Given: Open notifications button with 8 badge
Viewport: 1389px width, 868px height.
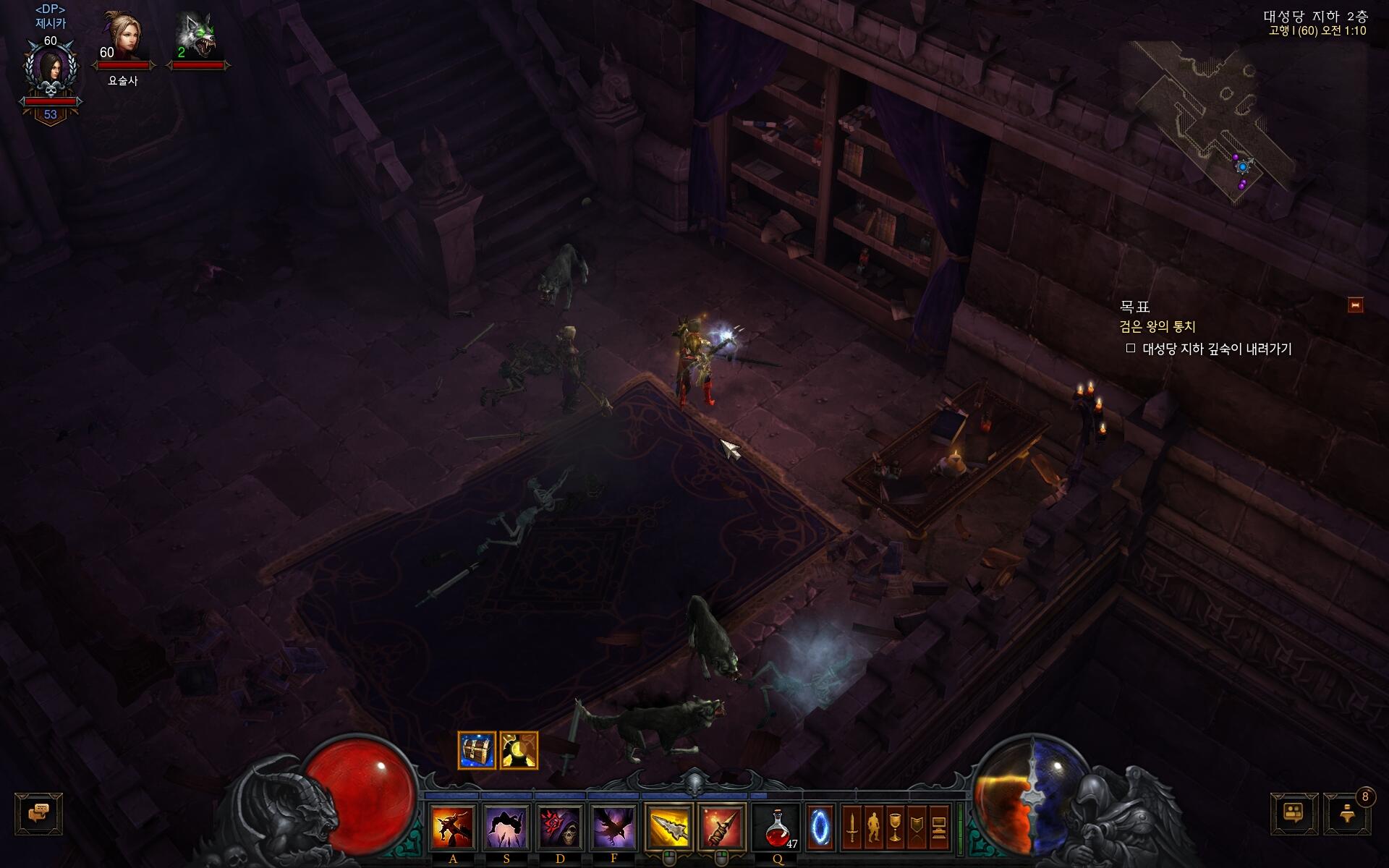Looking at the screenshot, I should (1346, 814).
